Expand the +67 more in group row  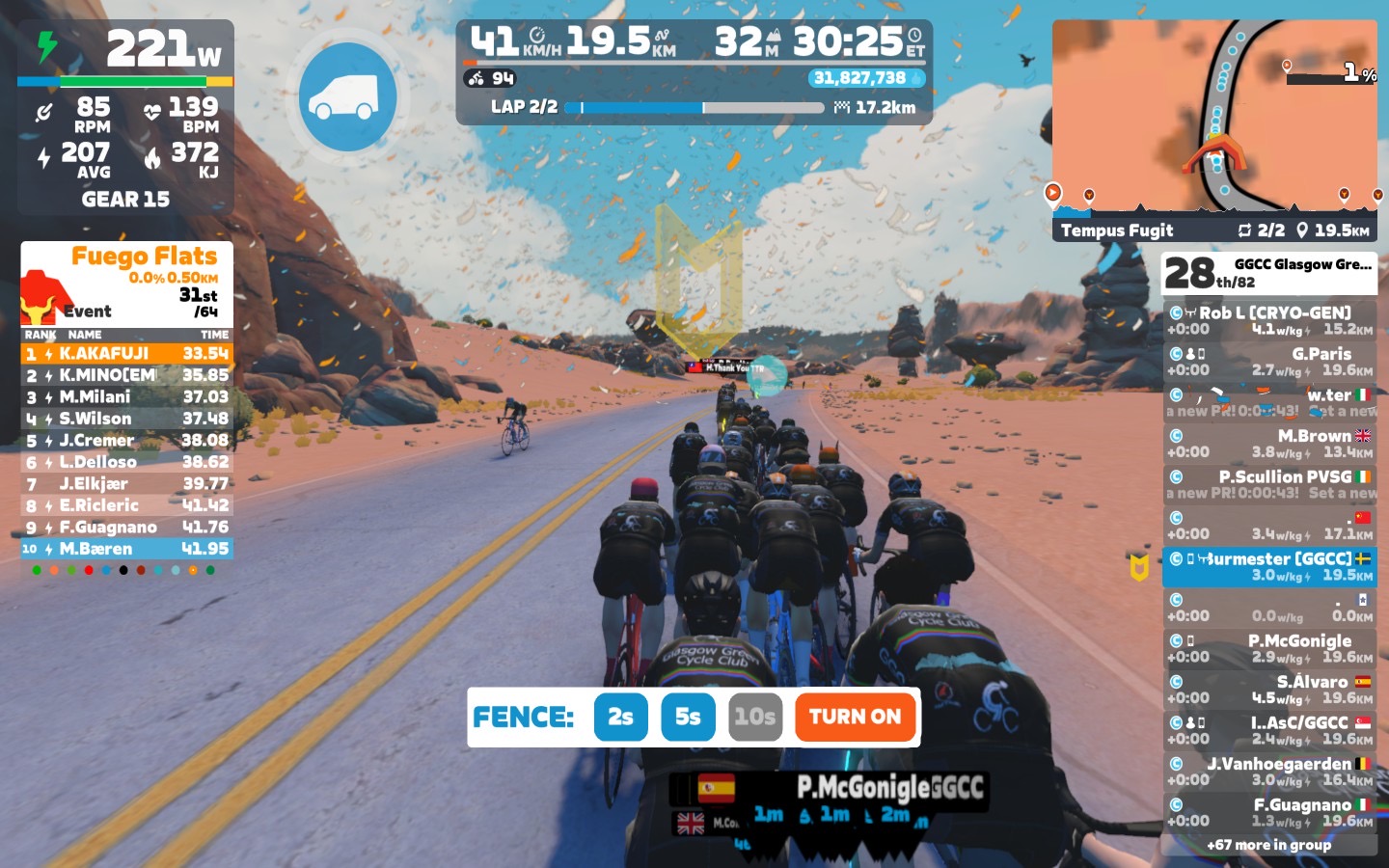(x=1269, y=845)
